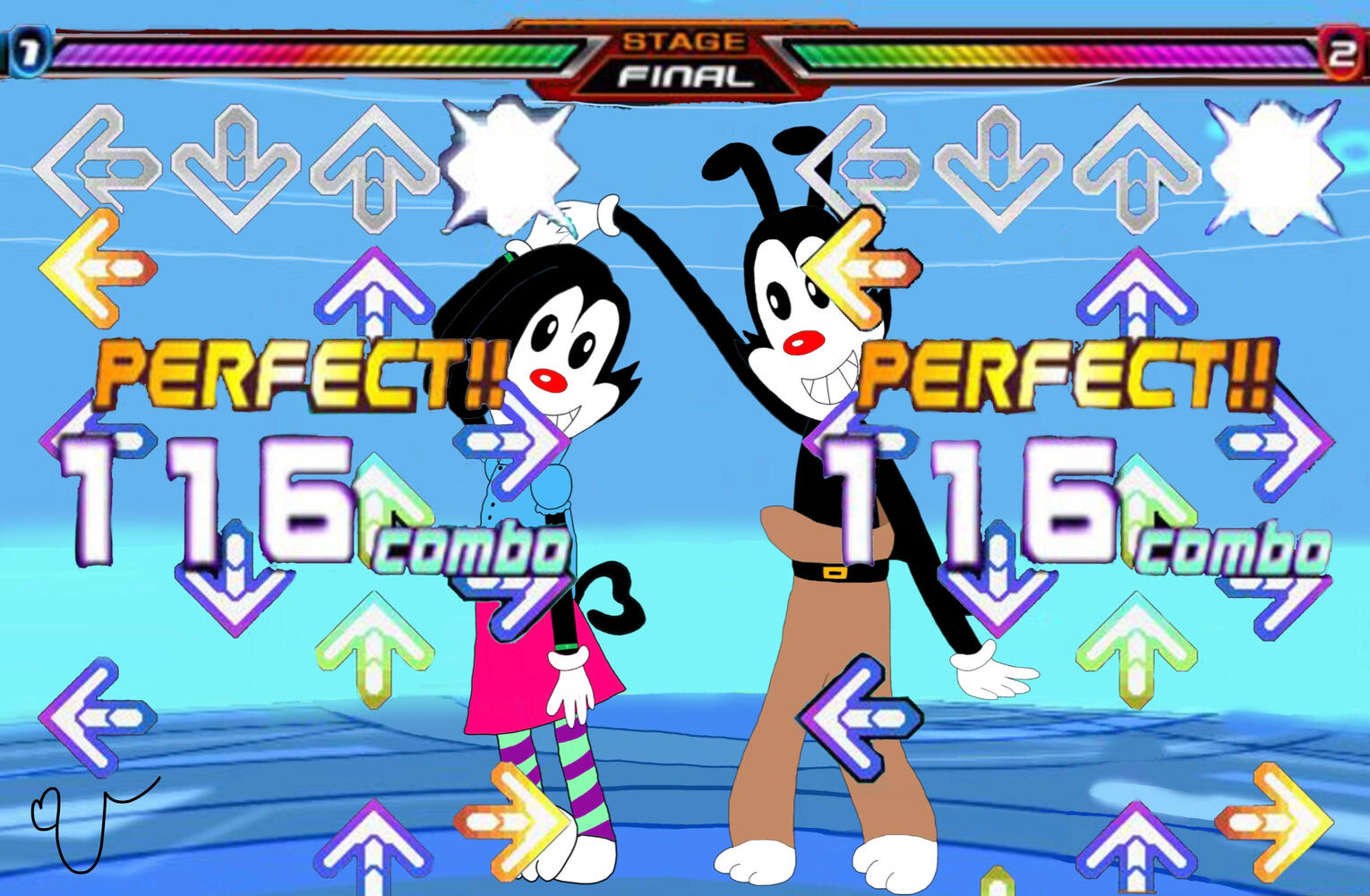Tap player 2's gray down receptor arrow

click(998, 167)
